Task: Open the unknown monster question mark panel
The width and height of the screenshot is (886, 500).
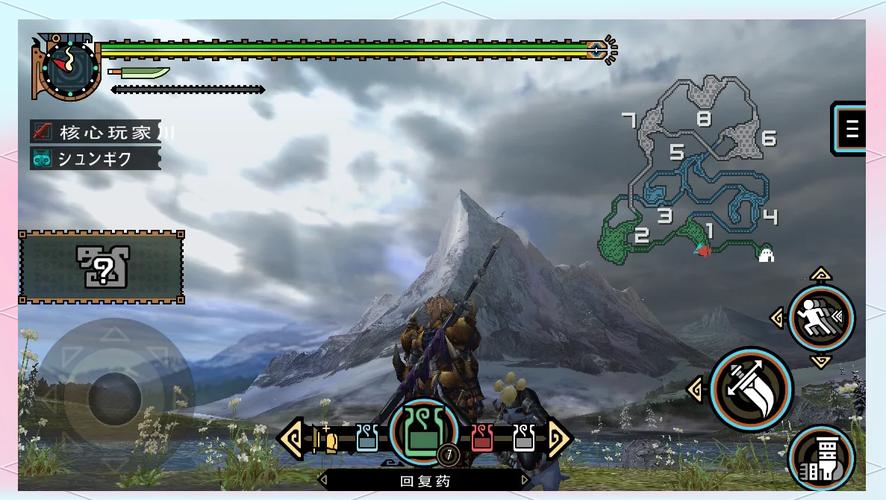Action: click(x=101, y=267)
